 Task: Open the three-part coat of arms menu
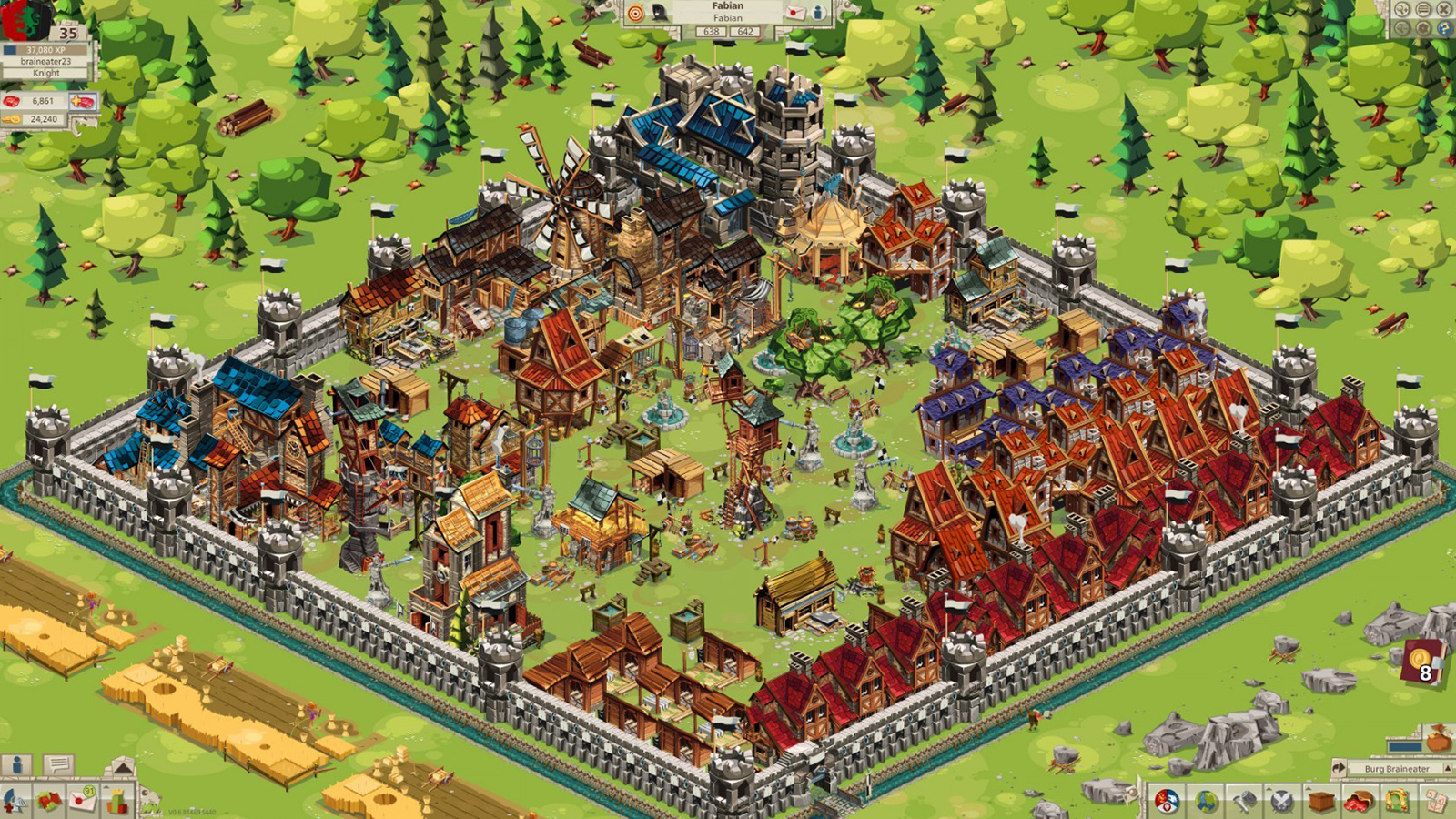pos(1168,801)
